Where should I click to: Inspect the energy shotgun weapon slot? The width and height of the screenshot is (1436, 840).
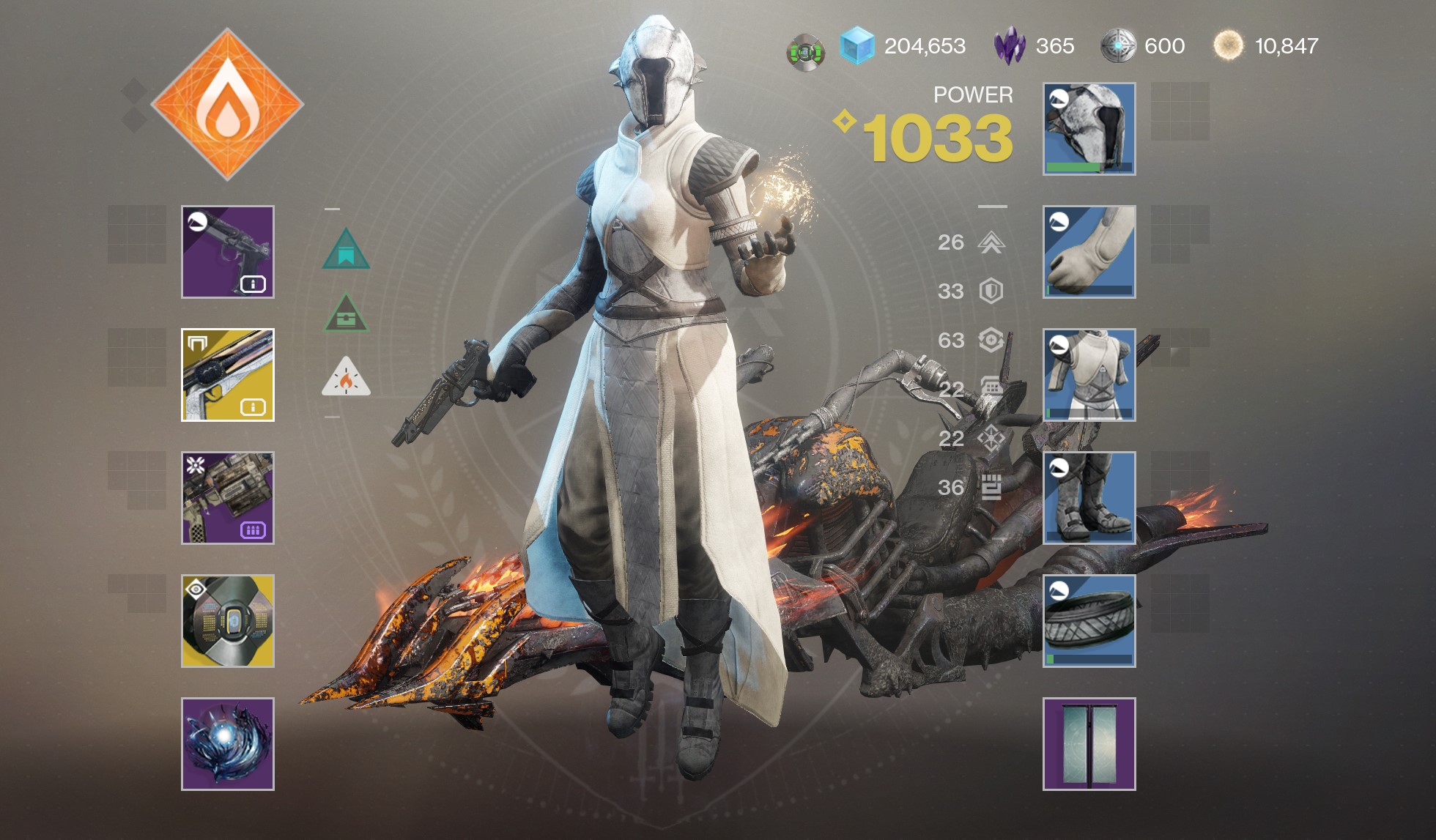point(227,375)
